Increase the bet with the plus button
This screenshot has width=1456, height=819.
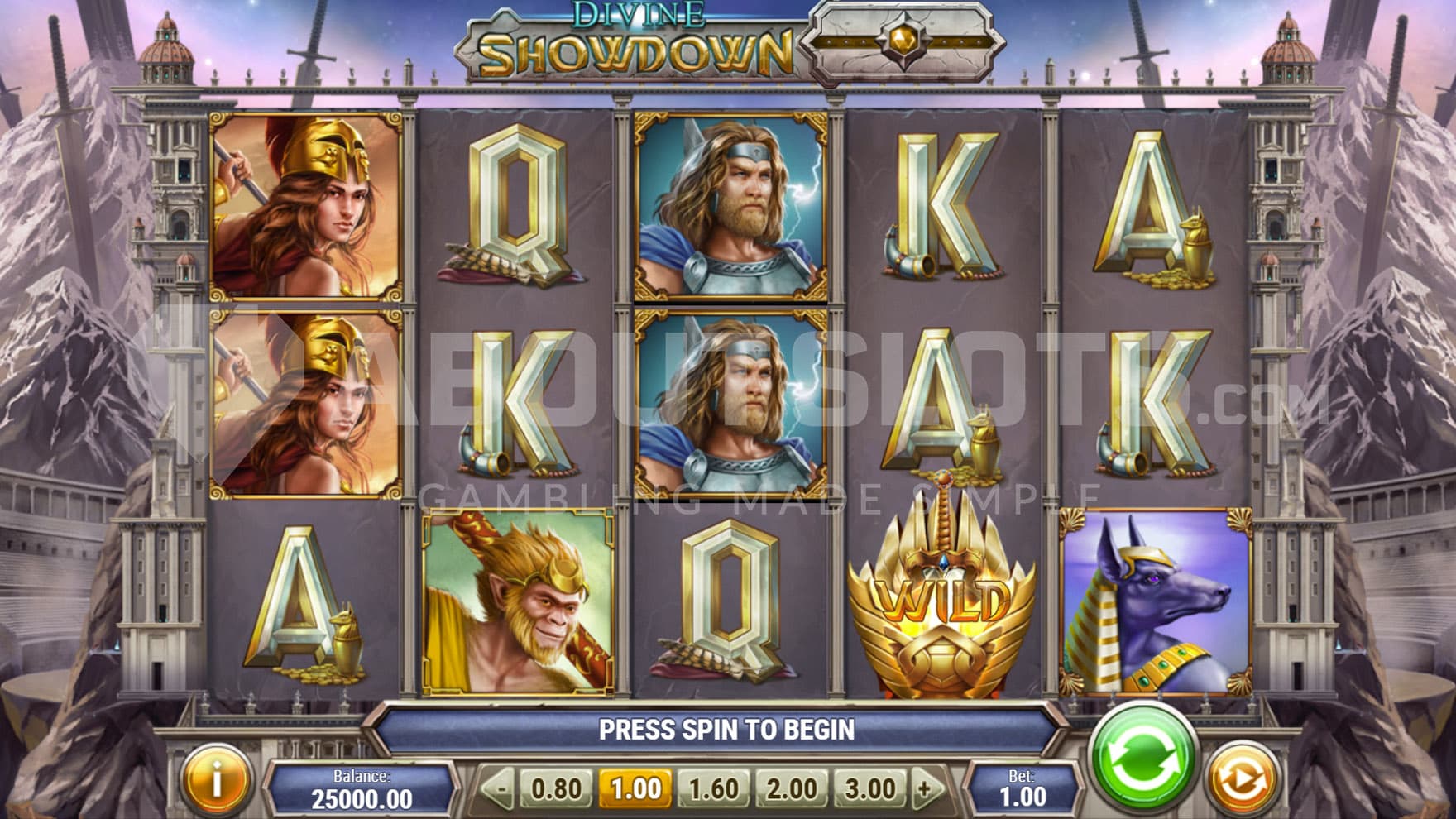(927, 788)
